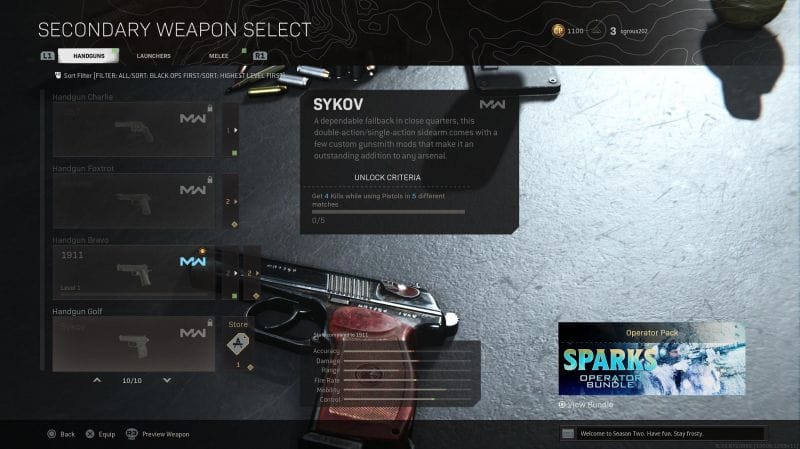Open the COD Points balance showing 1100
This screenshot has height=449, width=800.
coord(568,32)
